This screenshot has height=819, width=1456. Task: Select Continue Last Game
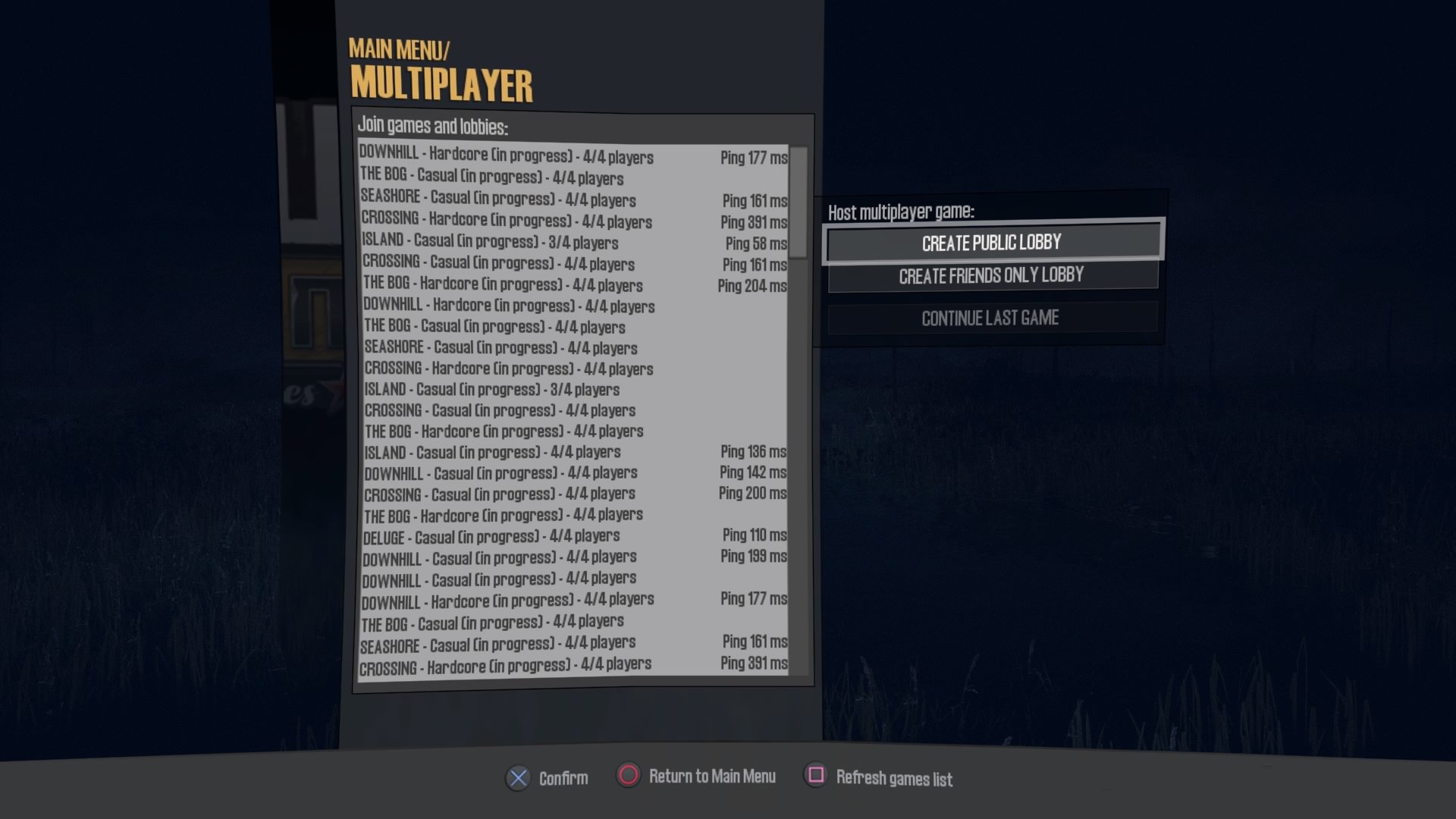992,318
